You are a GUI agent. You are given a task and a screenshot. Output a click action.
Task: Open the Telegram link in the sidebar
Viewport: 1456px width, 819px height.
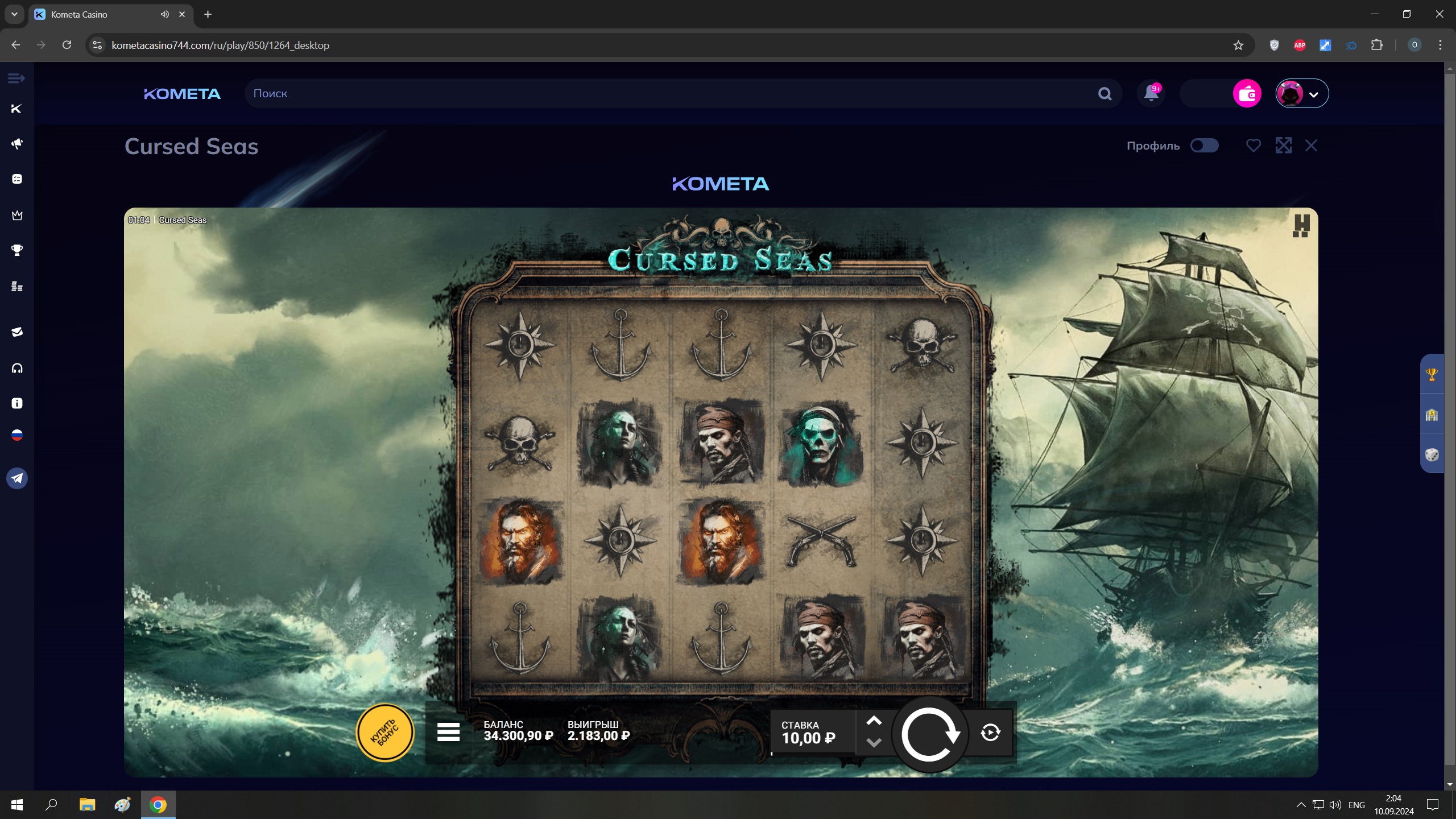pyautogui.click(x=17, y=478)
